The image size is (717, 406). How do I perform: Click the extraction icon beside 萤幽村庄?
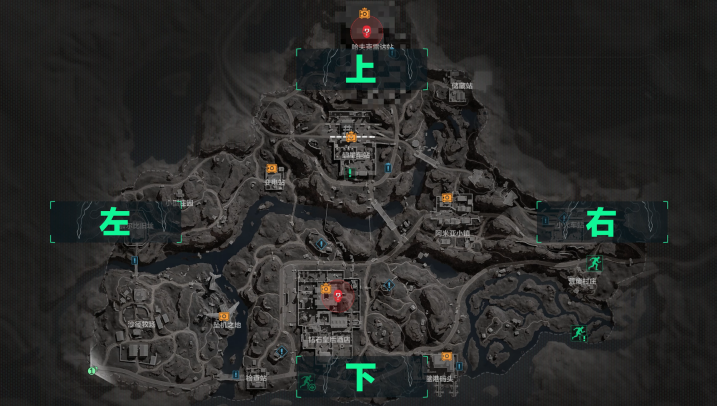(x=595, y=263)
